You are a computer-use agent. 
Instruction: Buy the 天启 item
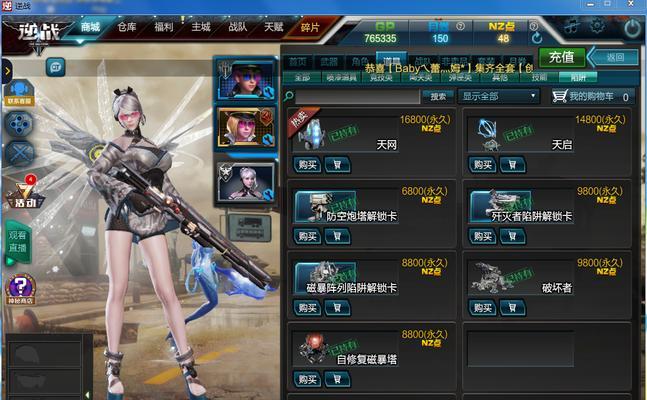[483, 164]
